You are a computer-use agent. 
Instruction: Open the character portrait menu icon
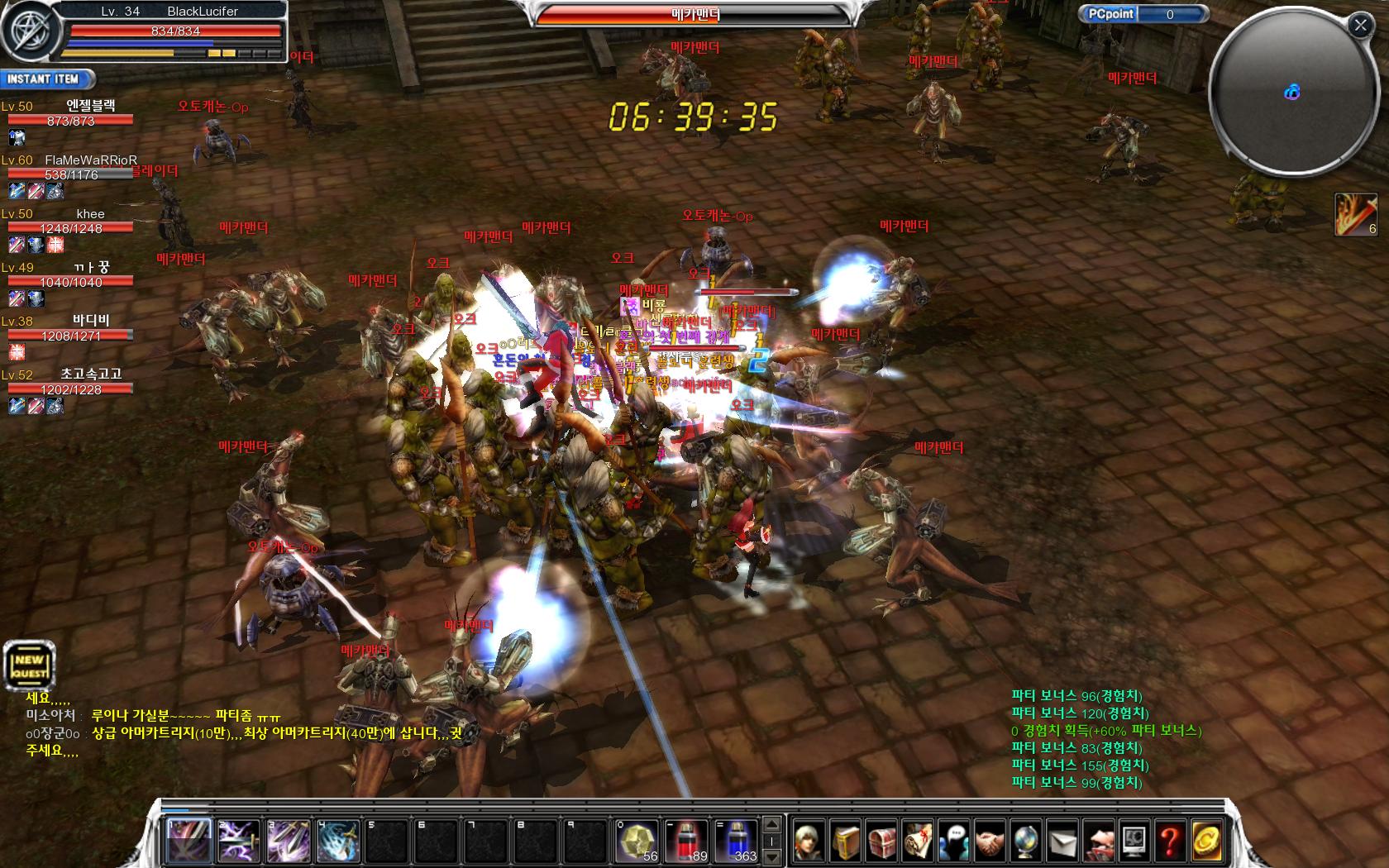click(810, 842)
